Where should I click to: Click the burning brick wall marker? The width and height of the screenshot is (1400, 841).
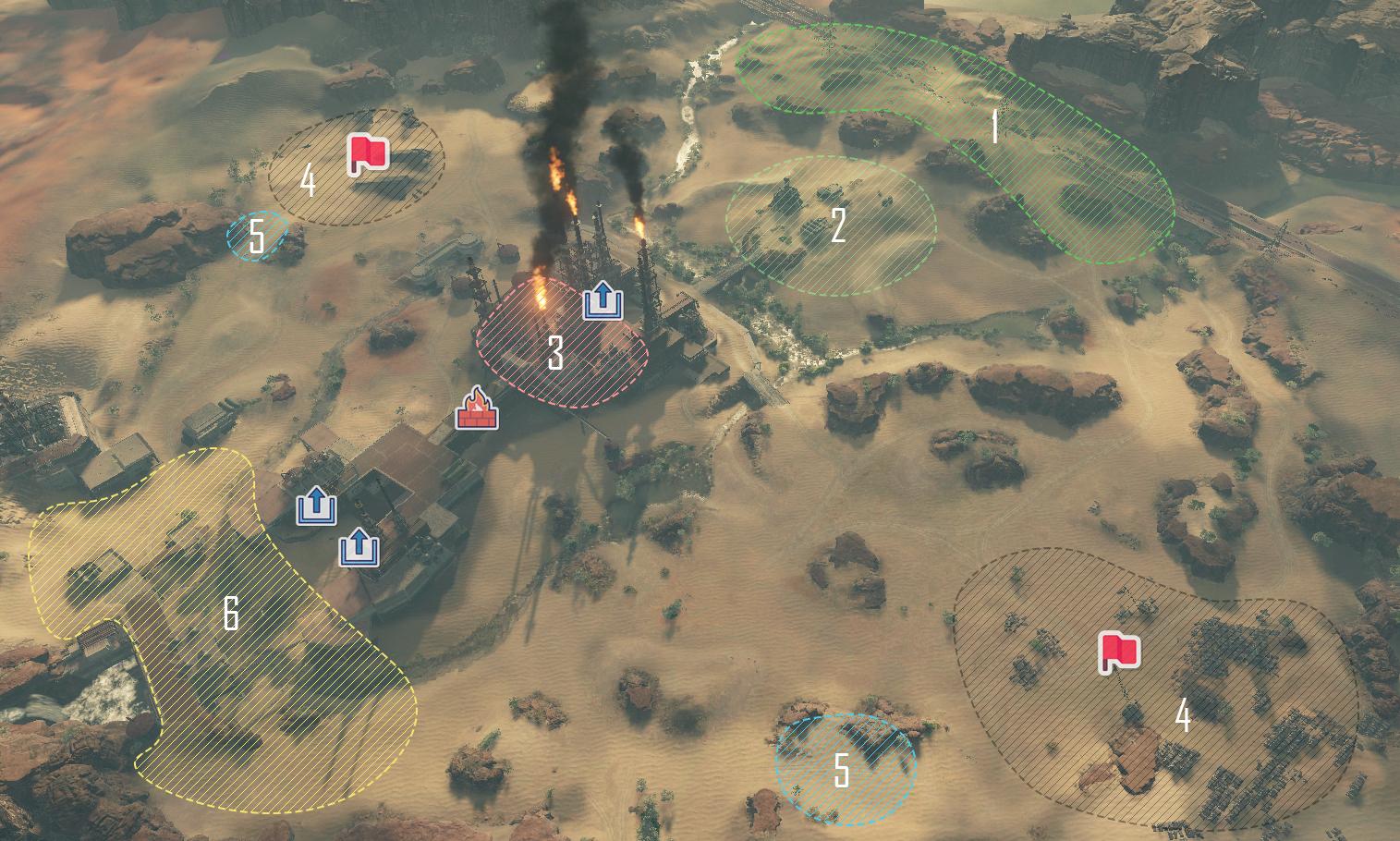click(x=477, y=408)
